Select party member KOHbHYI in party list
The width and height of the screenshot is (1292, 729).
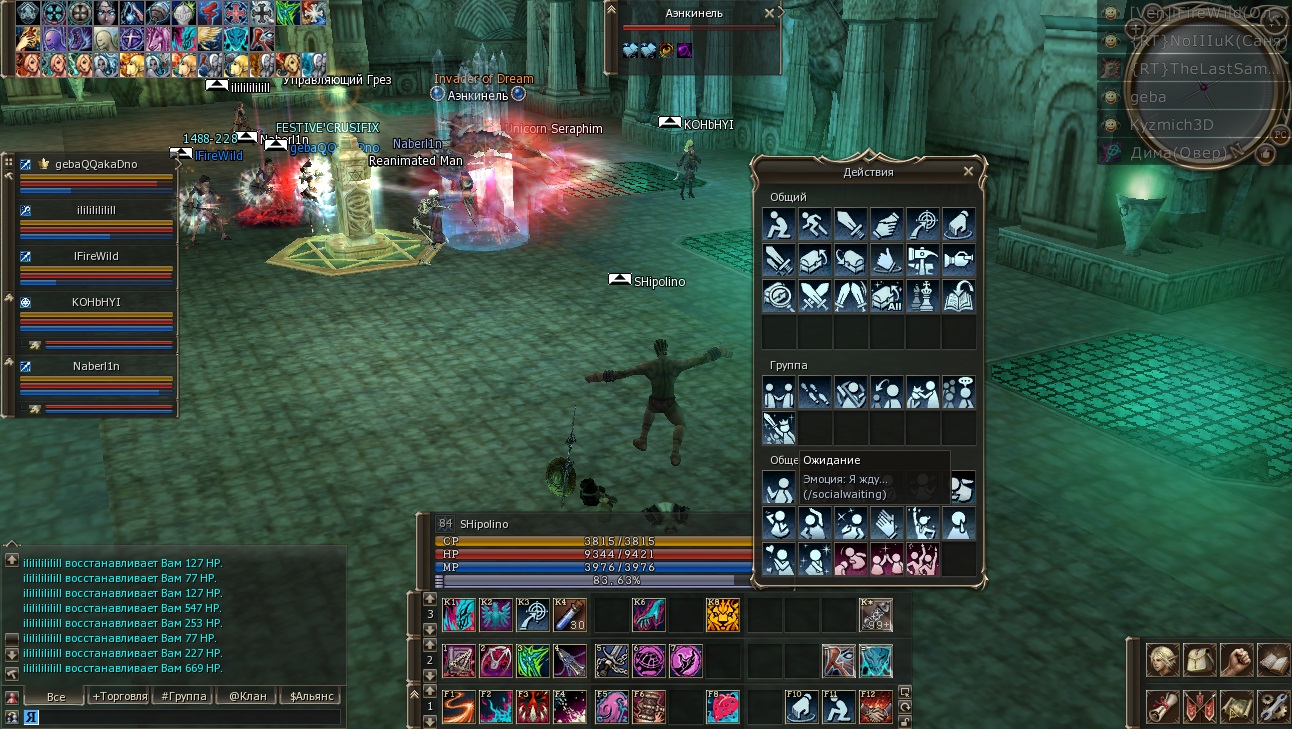pyautogui.click(x=96, y=302)
